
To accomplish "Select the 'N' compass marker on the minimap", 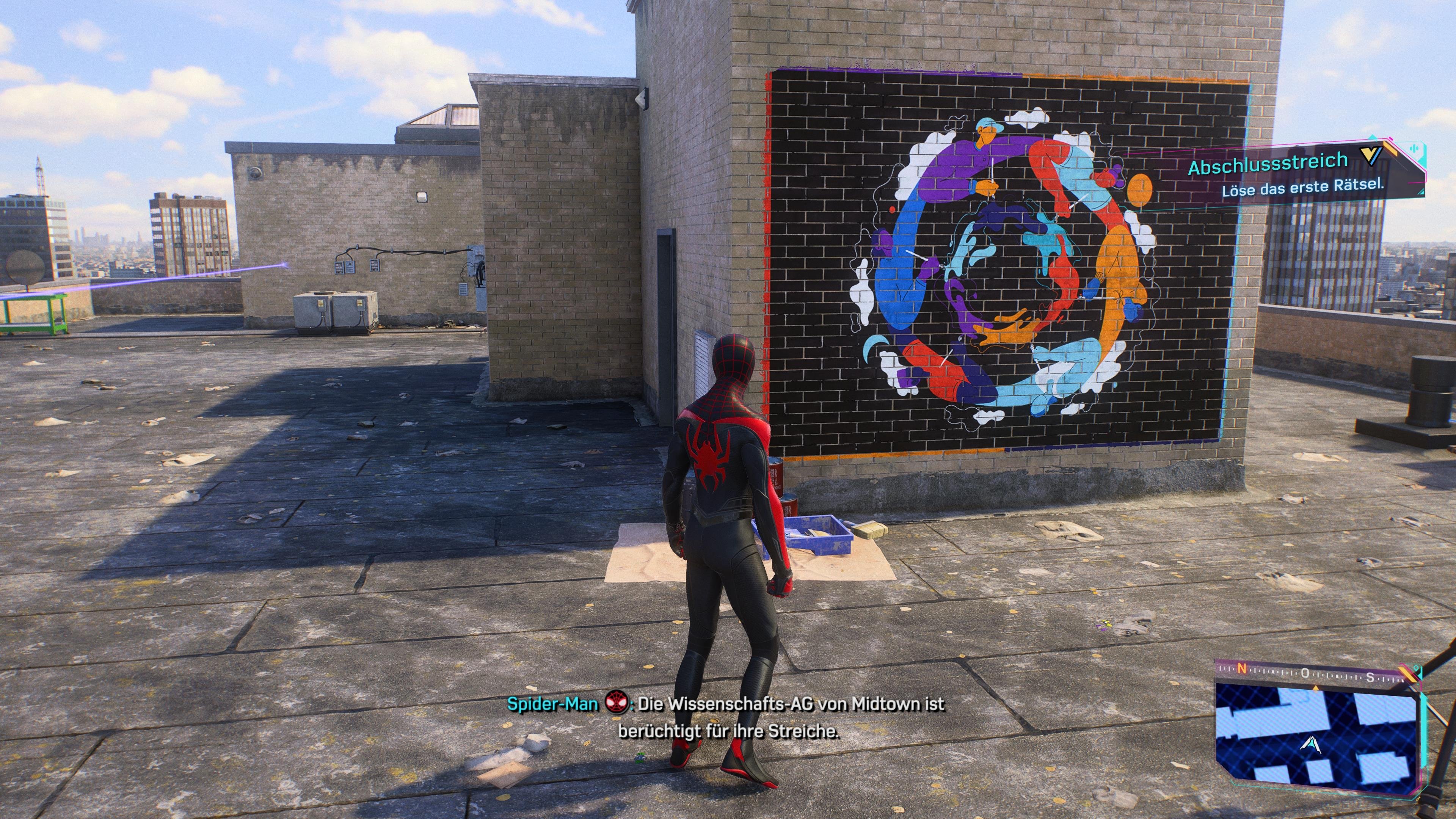I will pyautogui.click(x=1243, y=669).
